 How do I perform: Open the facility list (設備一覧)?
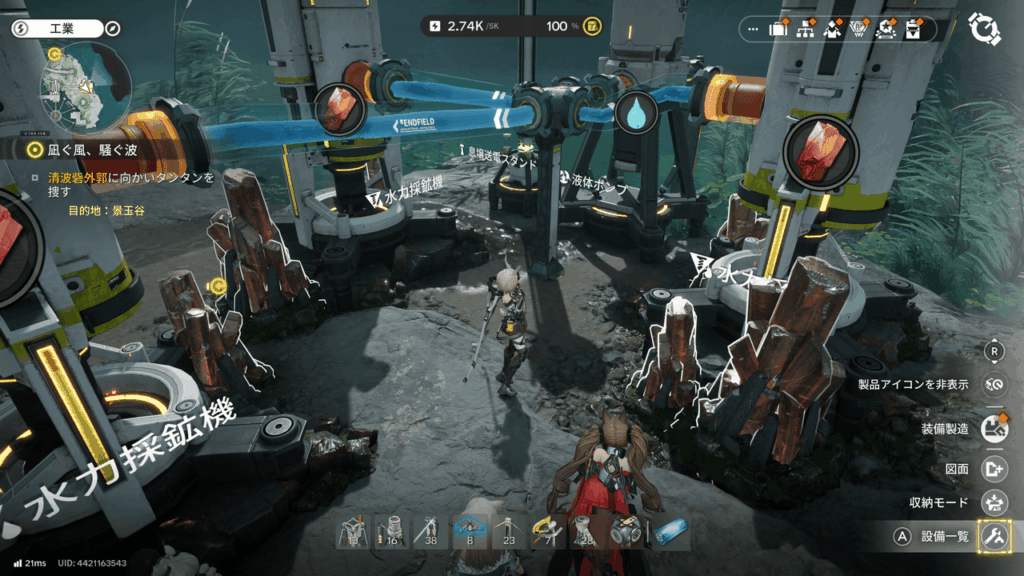point(994,536)
